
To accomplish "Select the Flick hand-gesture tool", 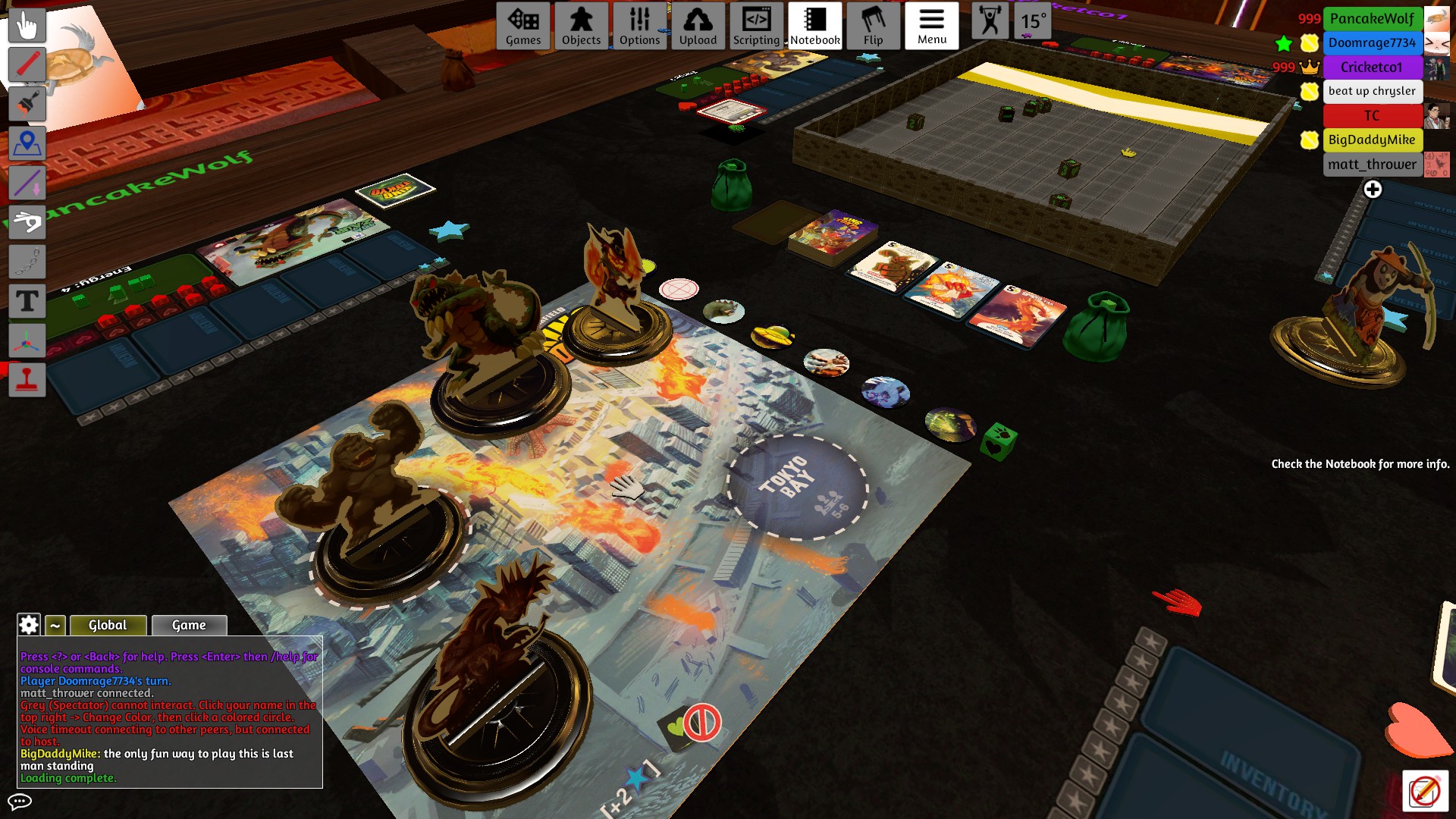I will [x=27, y=222].
